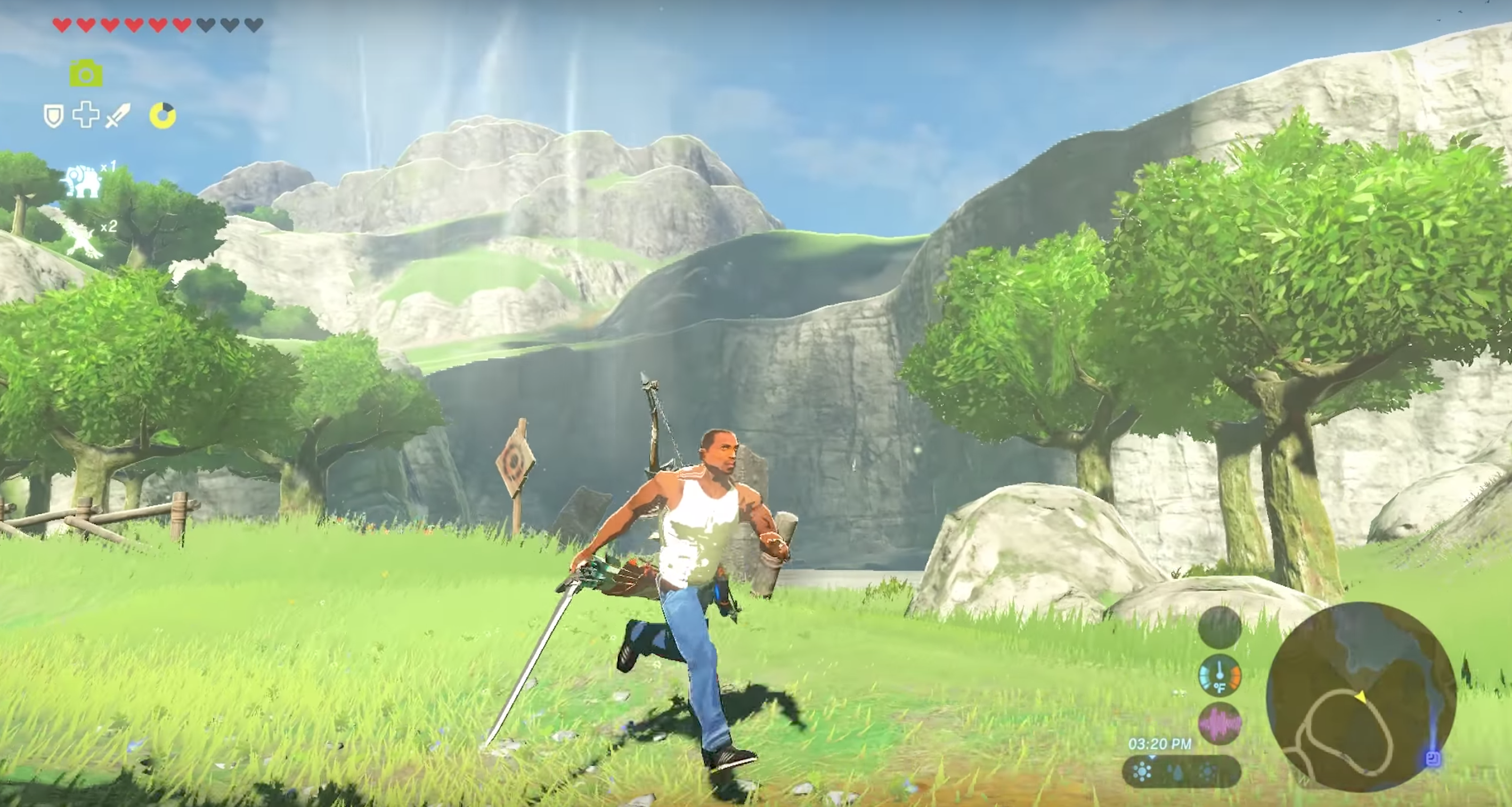Image resolution: width=1512 pixels, height=807 pixels.
Task: Click the yellow ring ability gauge
Action: pos(162,115)
